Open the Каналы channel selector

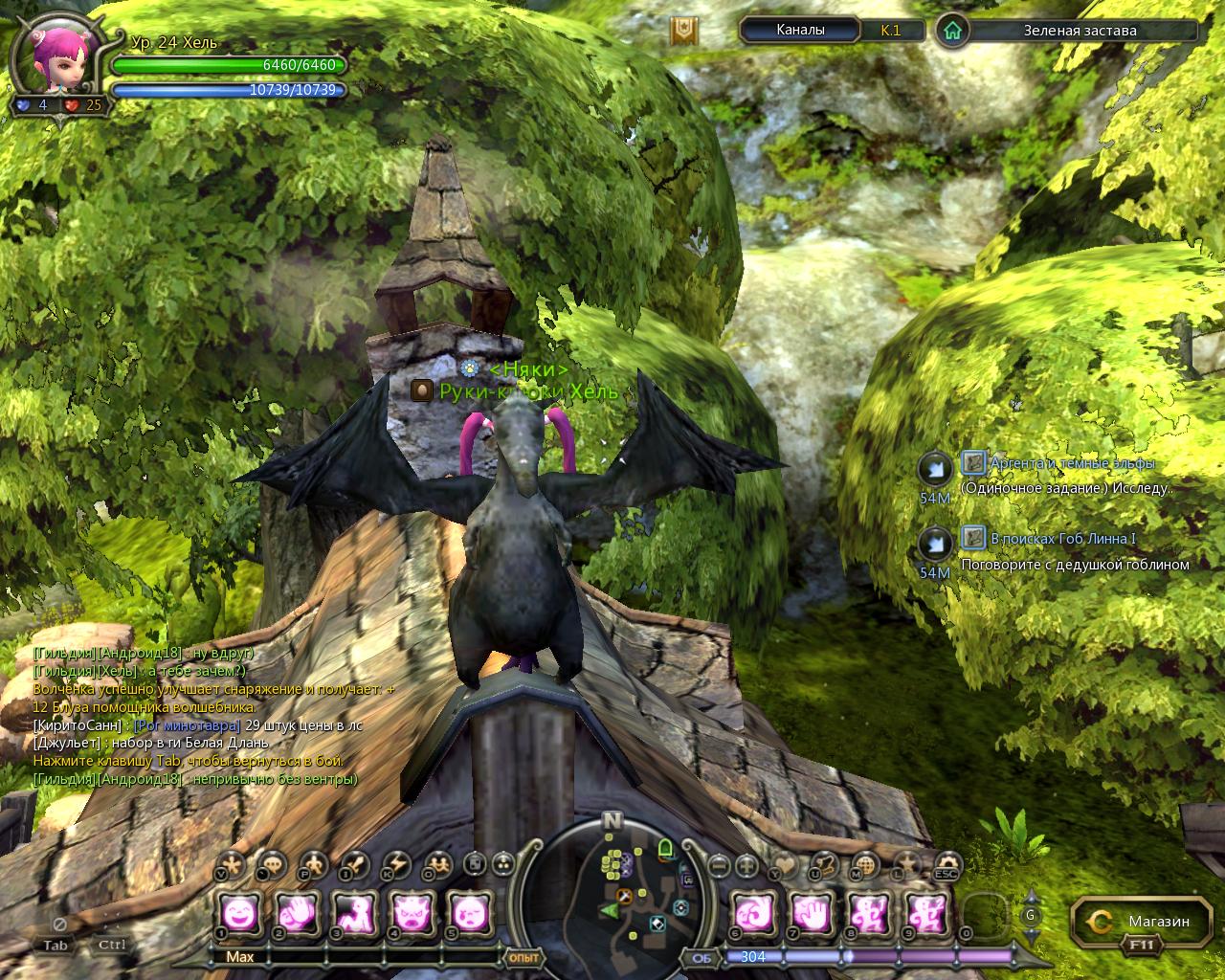(x=799, y=30)
